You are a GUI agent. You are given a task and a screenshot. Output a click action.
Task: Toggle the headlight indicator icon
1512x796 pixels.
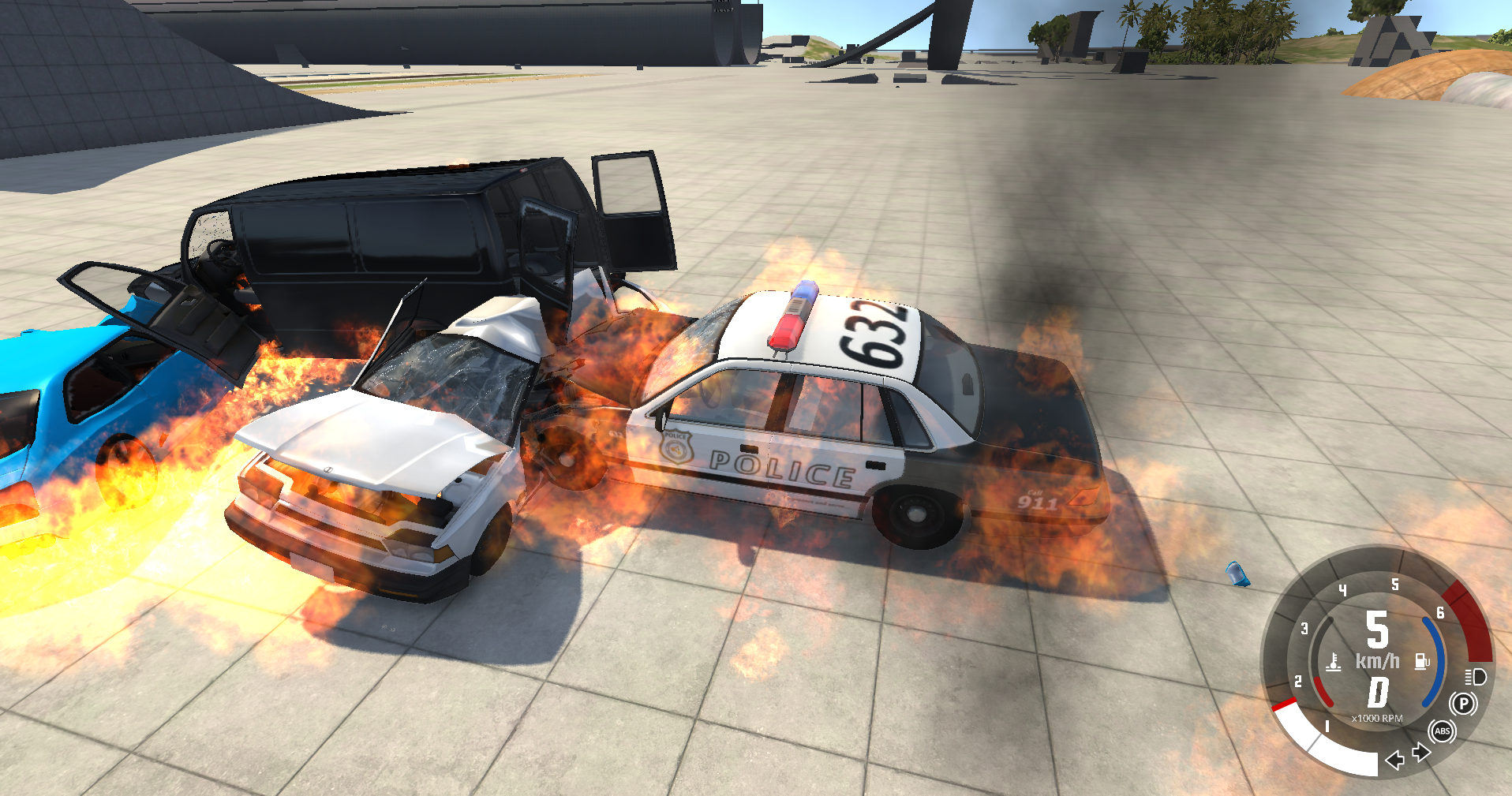point(1476,677)
